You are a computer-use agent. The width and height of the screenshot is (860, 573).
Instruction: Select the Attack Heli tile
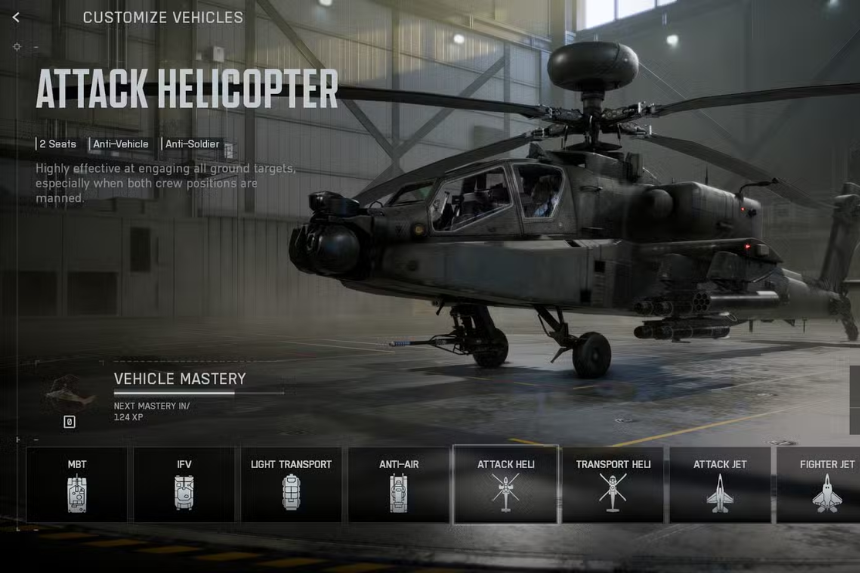point(505,485)
